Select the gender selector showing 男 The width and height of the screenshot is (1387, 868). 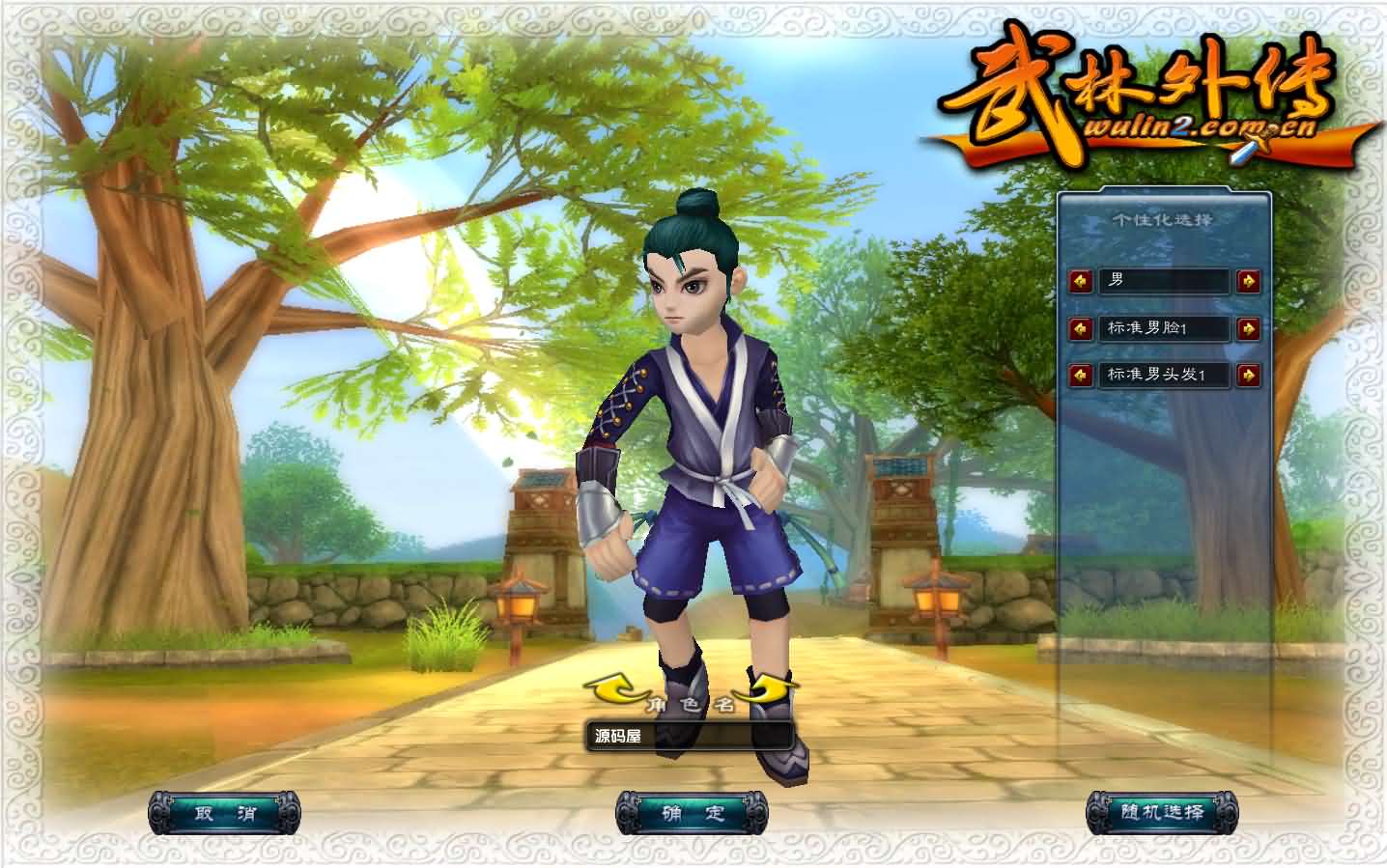click(1163, 282)
